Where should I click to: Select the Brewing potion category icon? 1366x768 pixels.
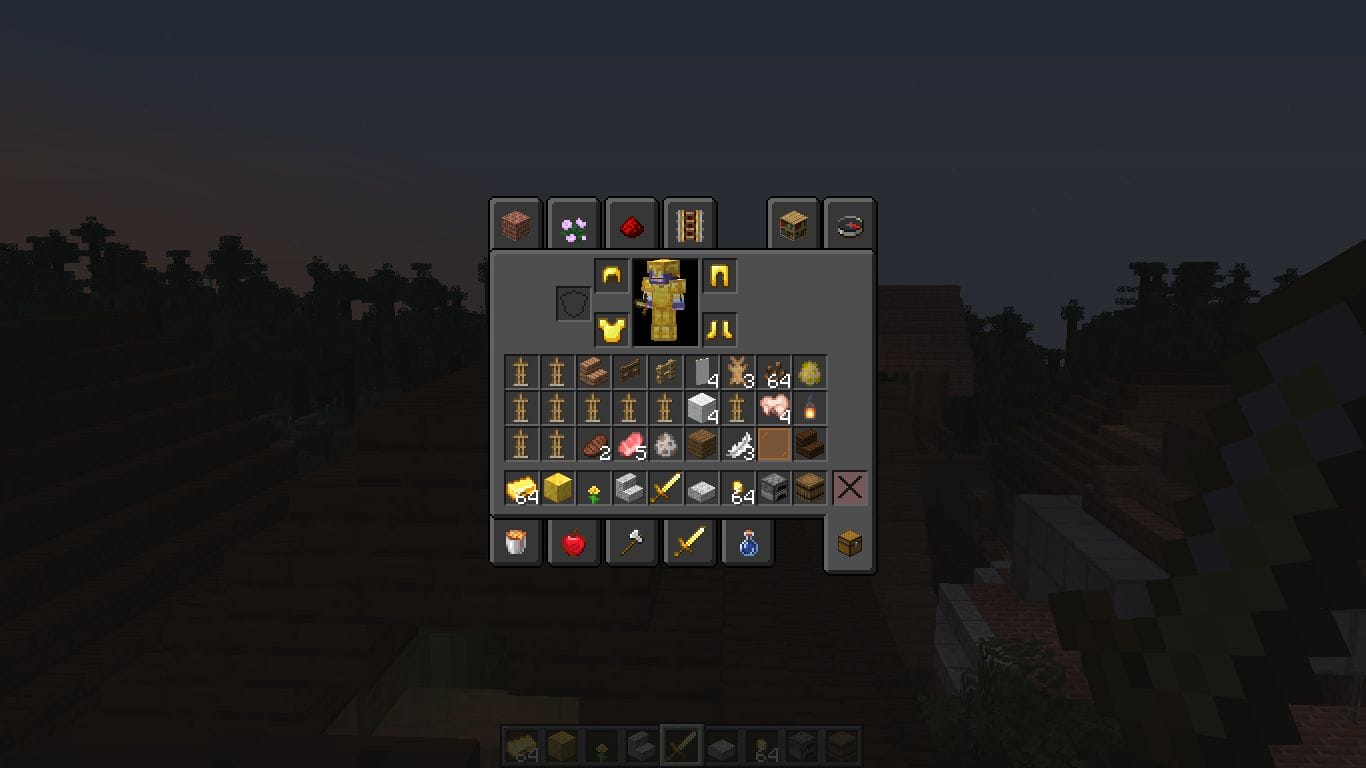pos(747,543)
